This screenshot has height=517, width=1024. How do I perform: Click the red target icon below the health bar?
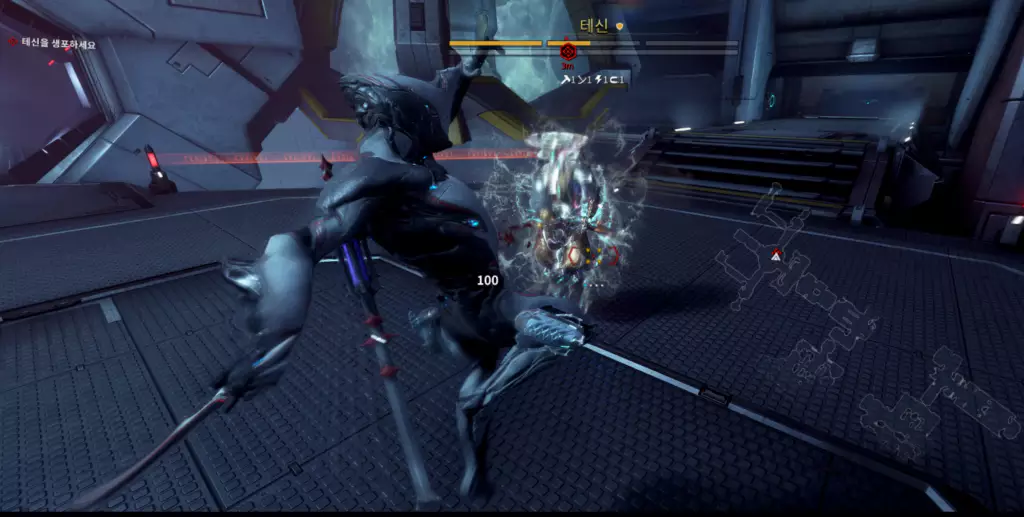568,52
